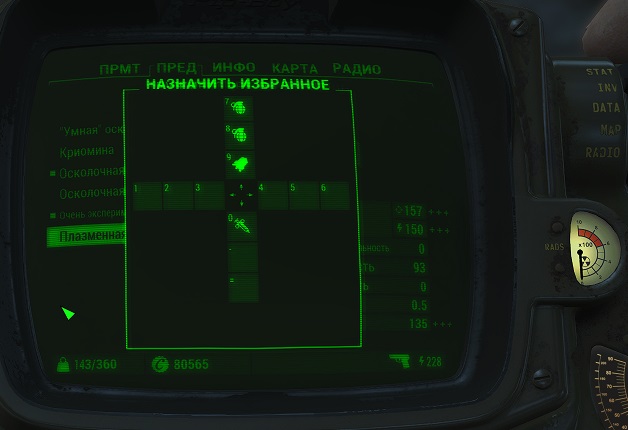Select favorite slot 8 with grenade

click(242, 136)
